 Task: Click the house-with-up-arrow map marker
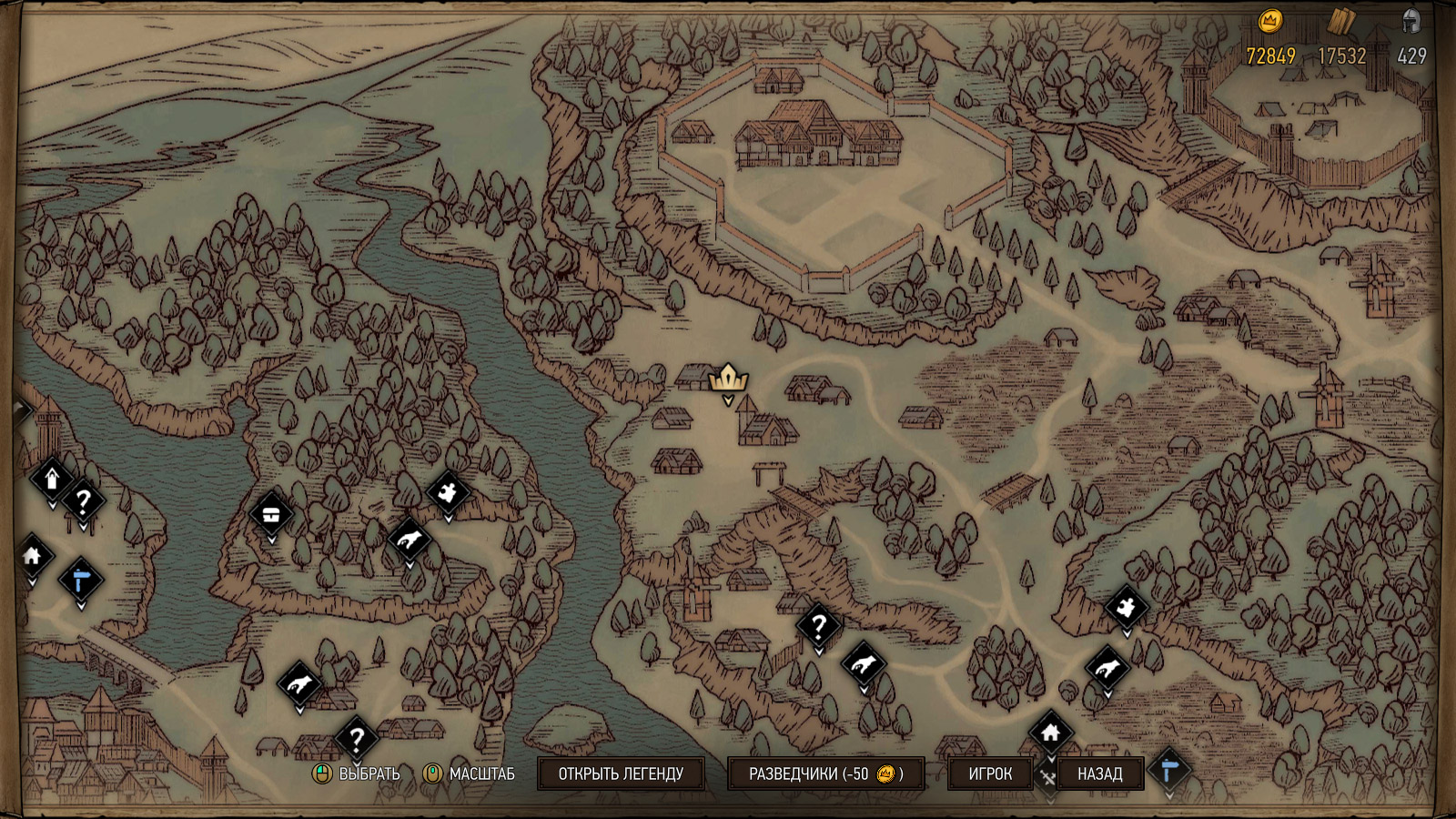point(52,478)
